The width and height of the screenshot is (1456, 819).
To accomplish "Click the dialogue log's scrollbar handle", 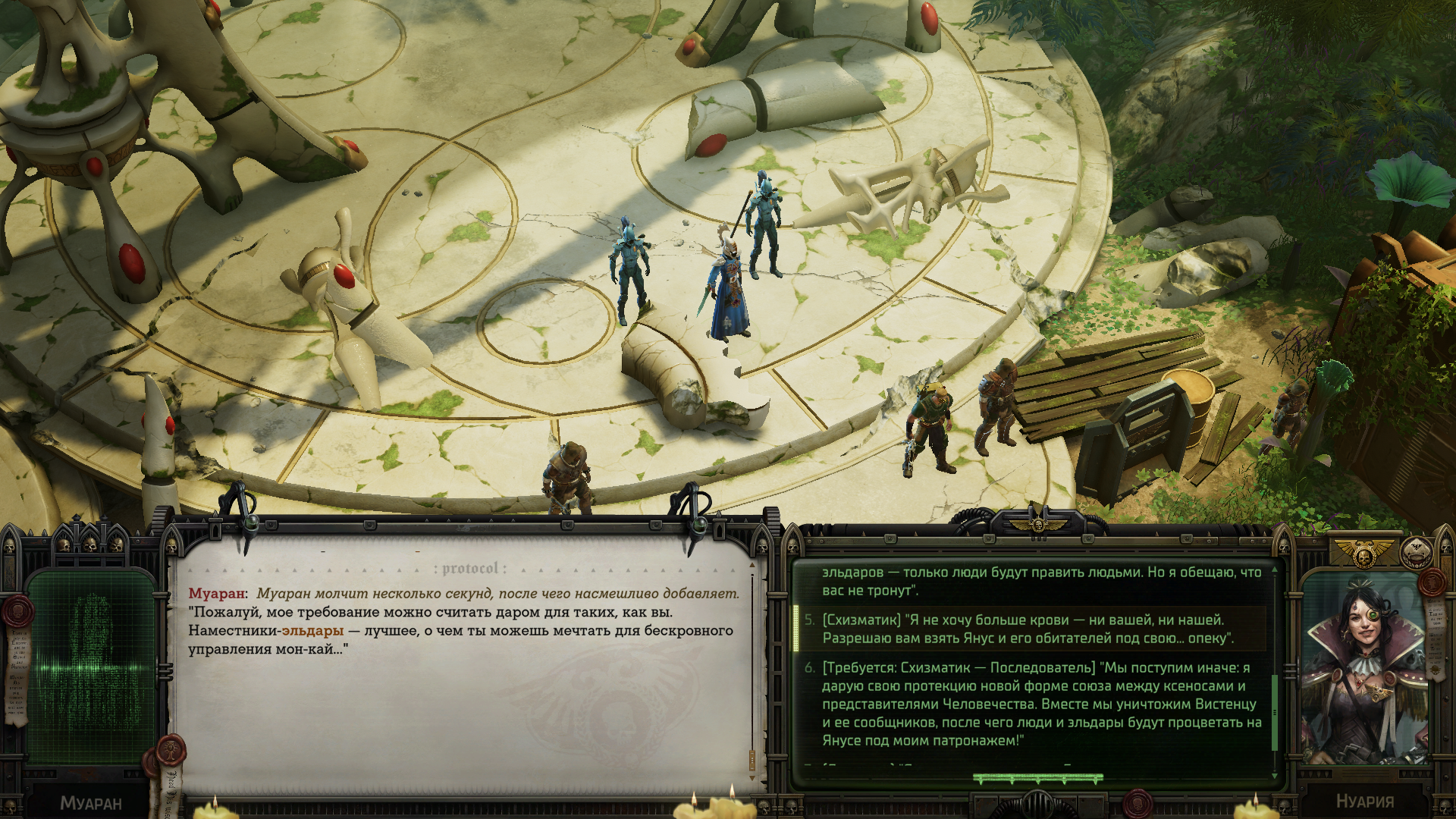I will tap(752, 758).
